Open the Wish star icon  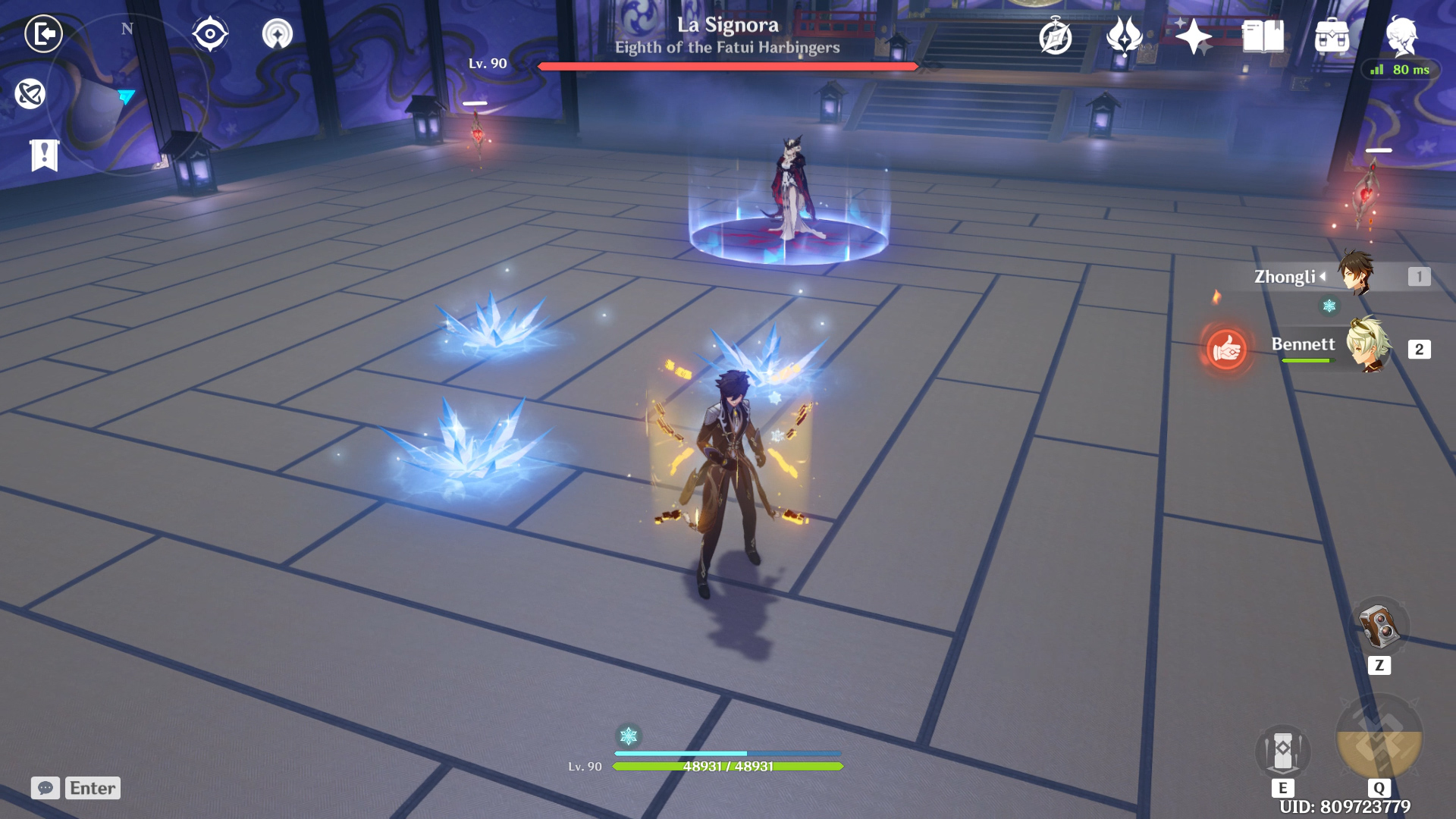[x=1193, y=36]
